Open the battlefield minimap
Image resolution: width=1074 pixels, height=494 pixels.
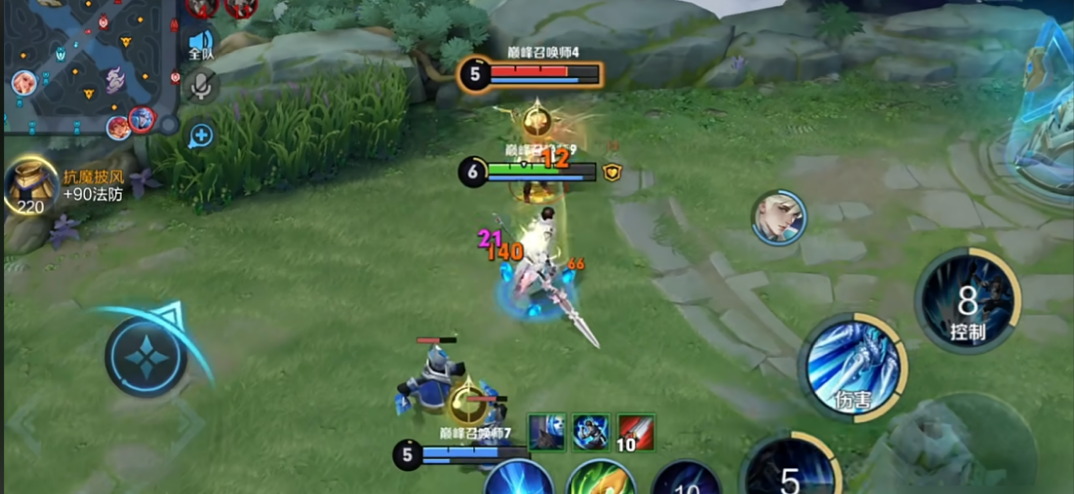(x=88, y=67)
